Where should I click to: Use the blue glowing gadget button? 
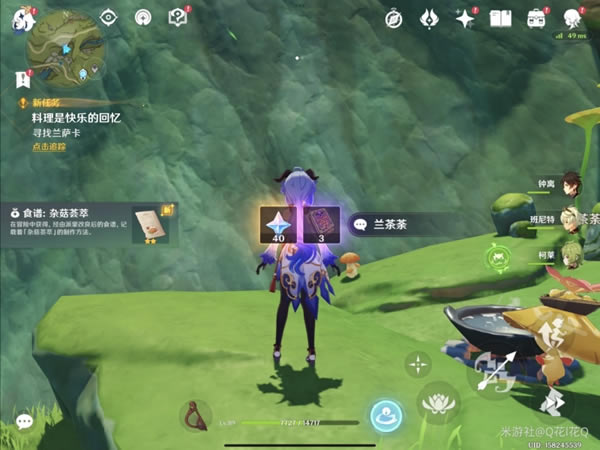pyautogui.click(x=385, y=416)
